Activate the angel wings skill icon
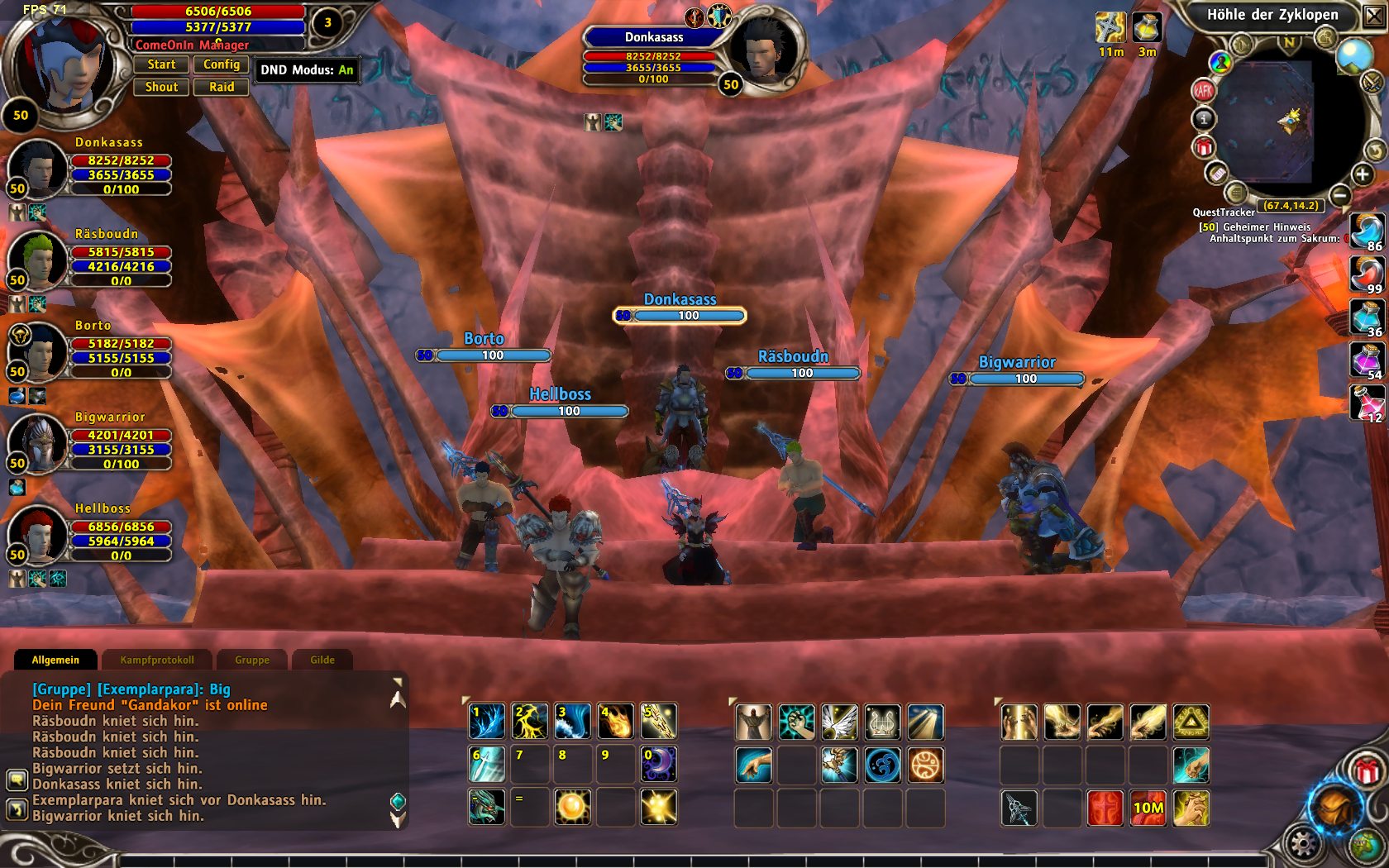This screenshot has height=868, width=1389. point(839,723)
